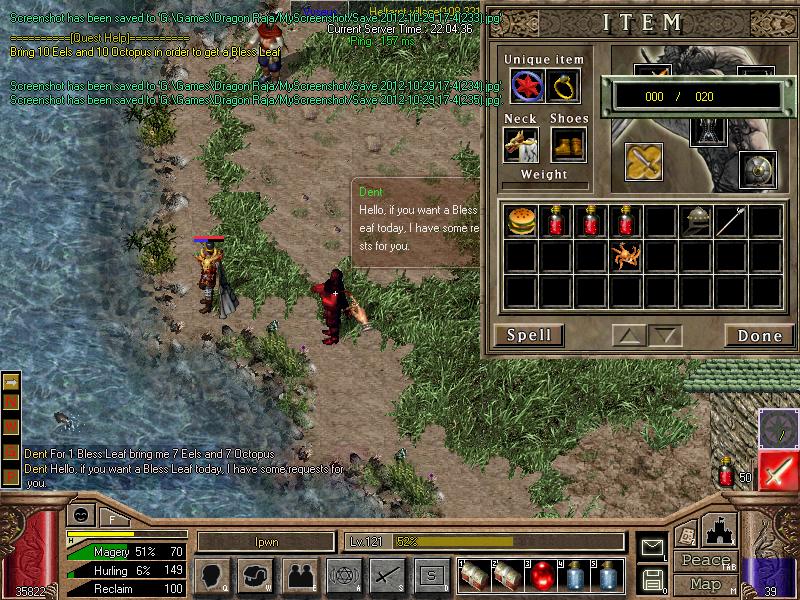Click the Neck equipment slot
This screenshot has height=600, width=800.
click(x=521, y=145)
